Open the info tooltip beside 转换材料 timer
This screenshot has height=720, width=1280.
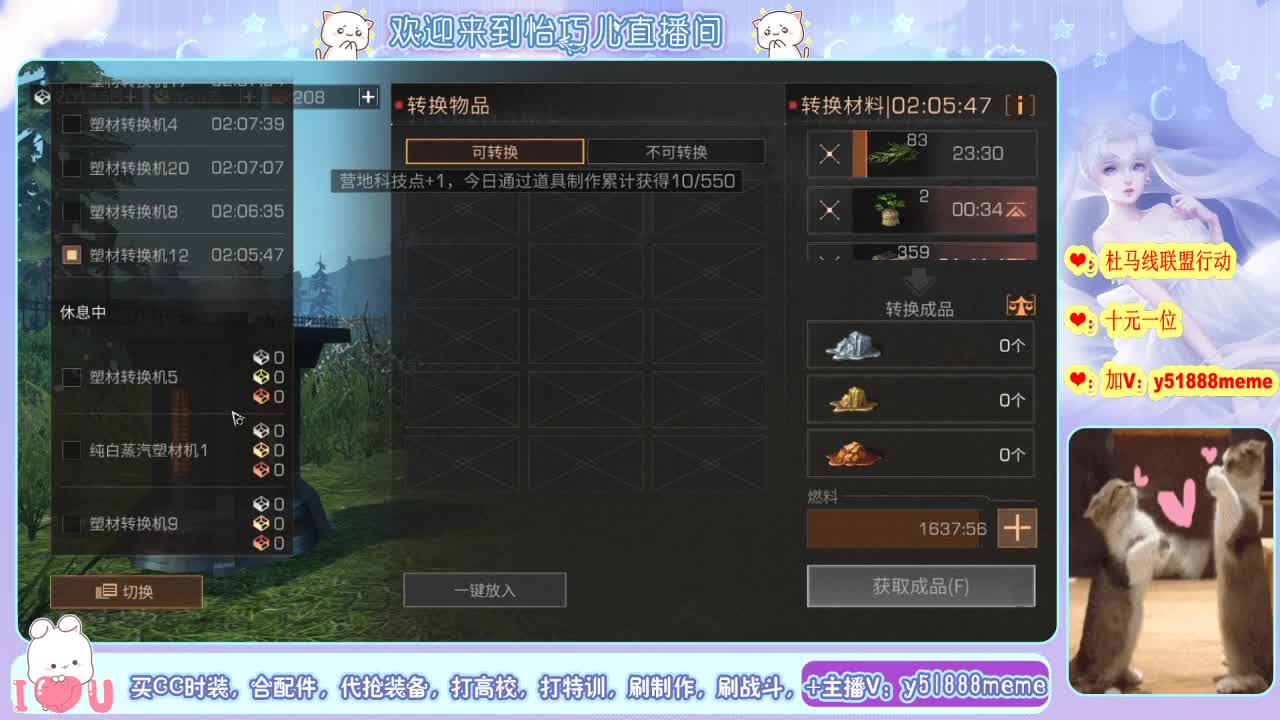1020,104
